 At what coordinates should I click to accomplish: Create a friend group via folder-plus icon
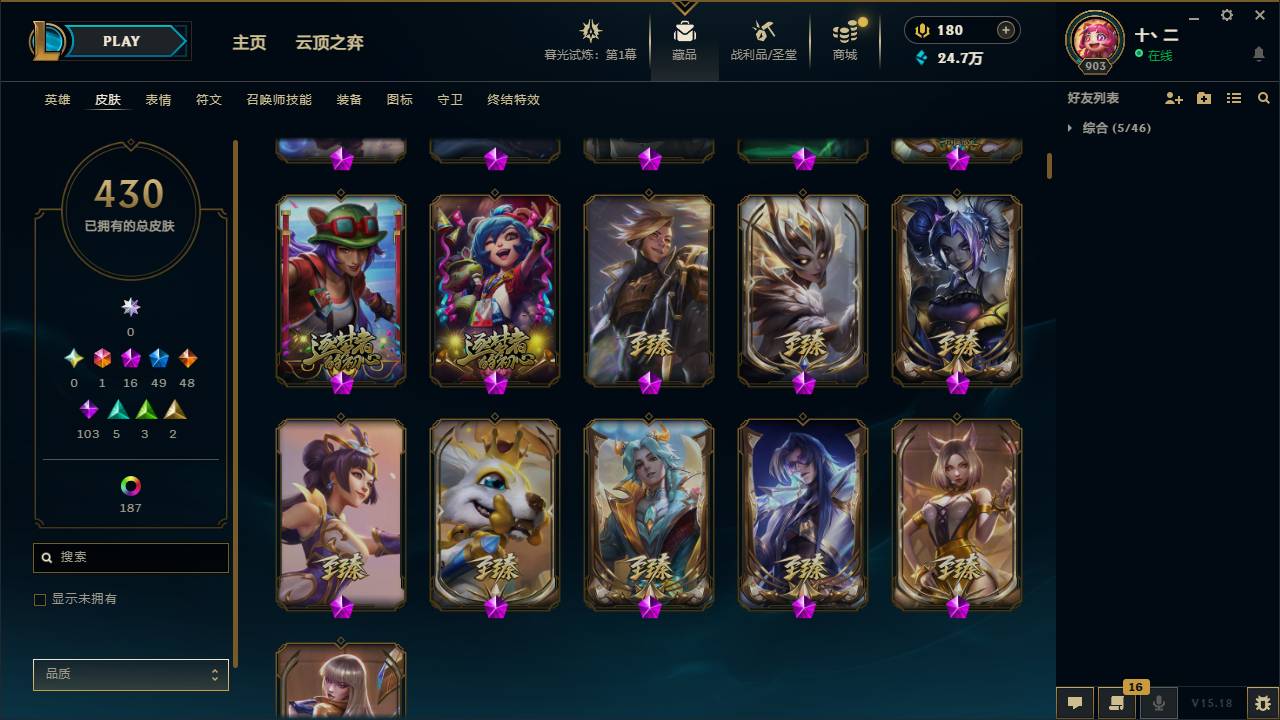(1204, 98)
